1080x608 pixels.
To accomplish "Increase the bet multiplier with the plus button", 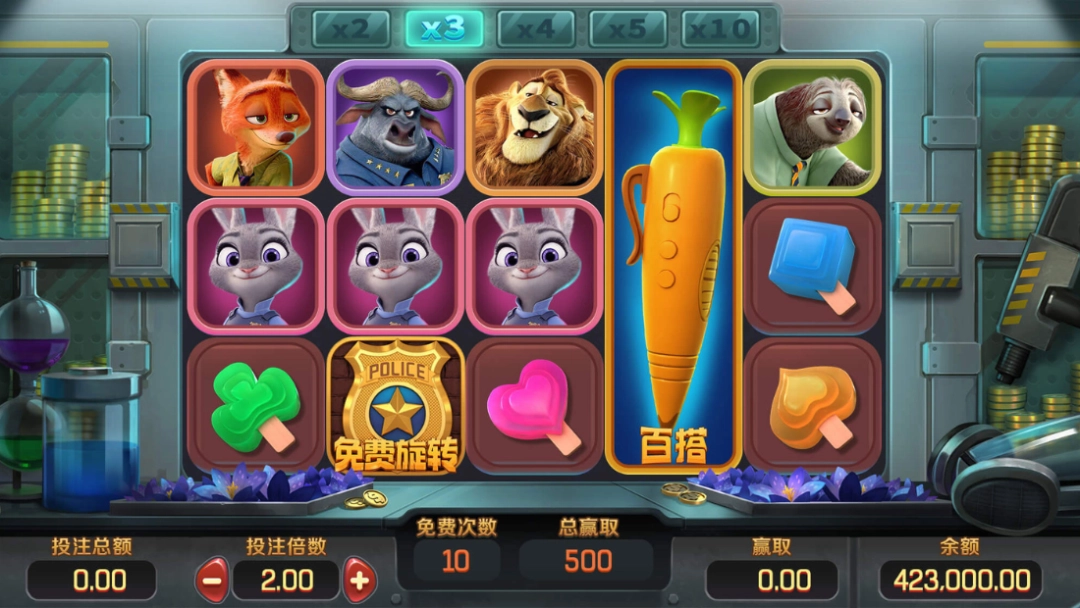I will 359,579.
